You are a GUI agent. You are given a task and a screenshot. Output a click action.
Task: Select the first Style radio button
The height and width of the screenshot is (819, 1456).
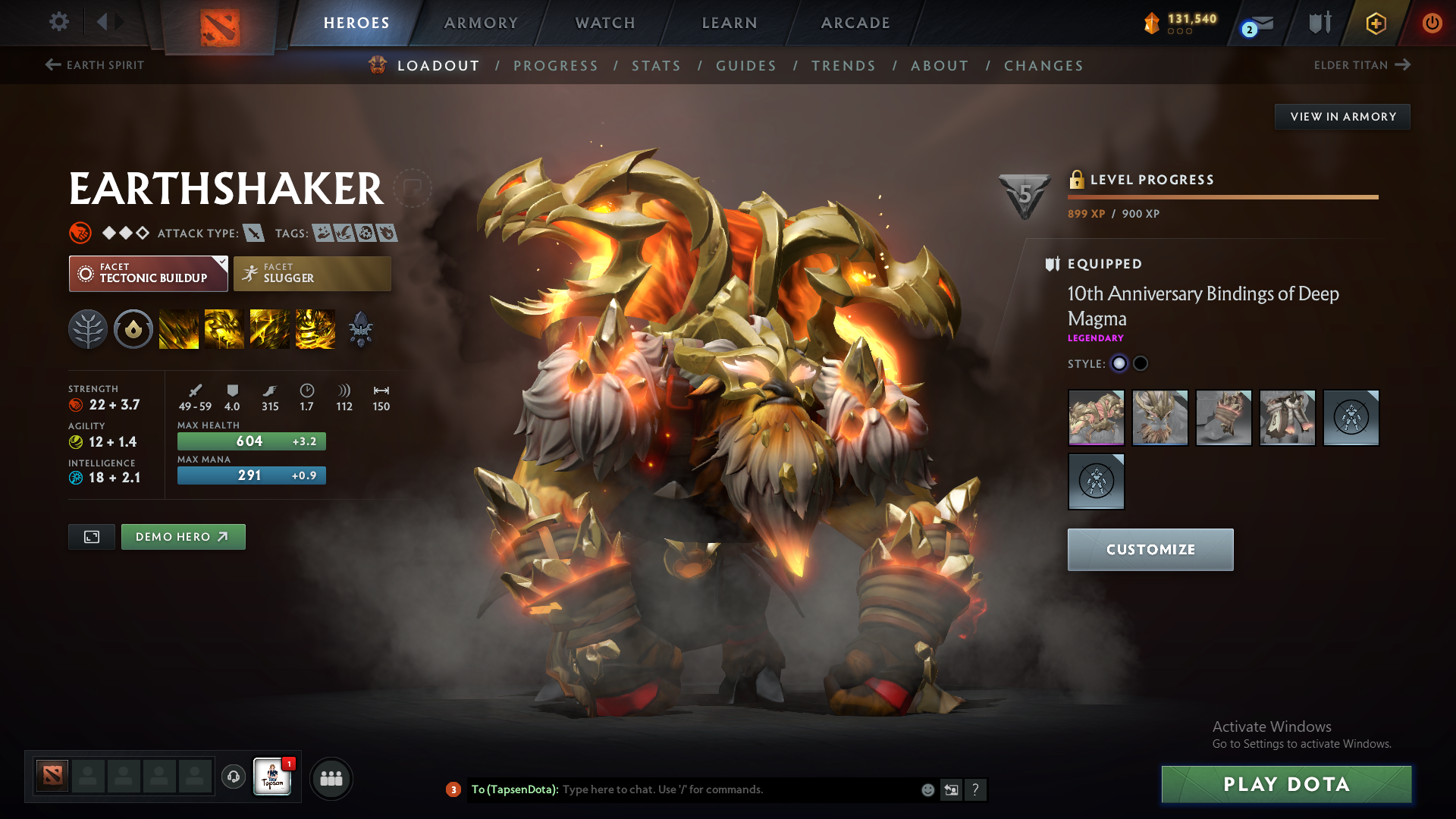point(1120,363)
